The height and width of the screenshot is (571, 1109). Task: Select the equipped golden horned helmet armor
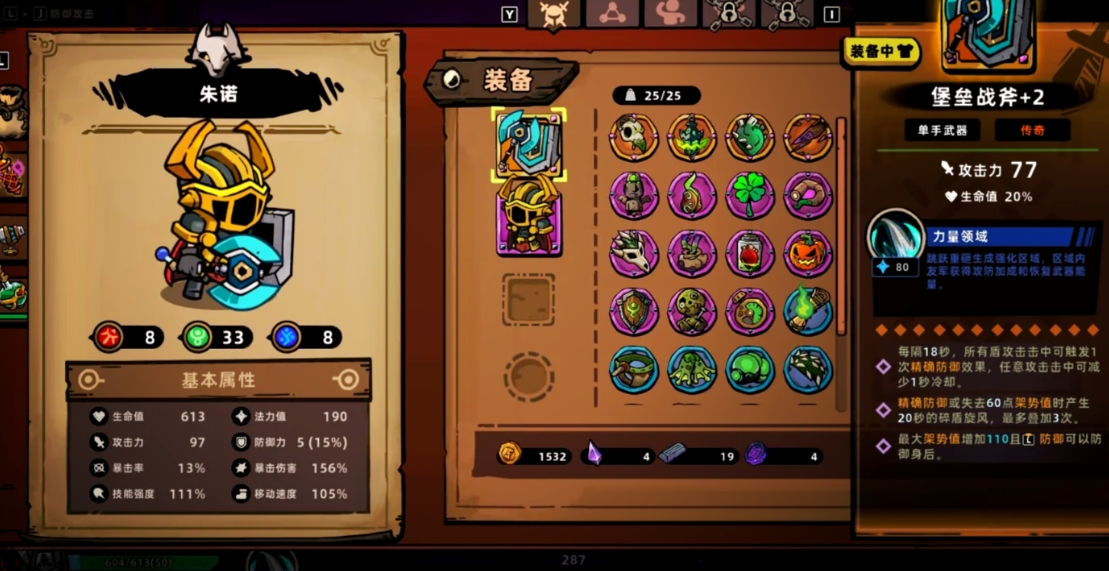pyautogui.click(x=529, y=213)
